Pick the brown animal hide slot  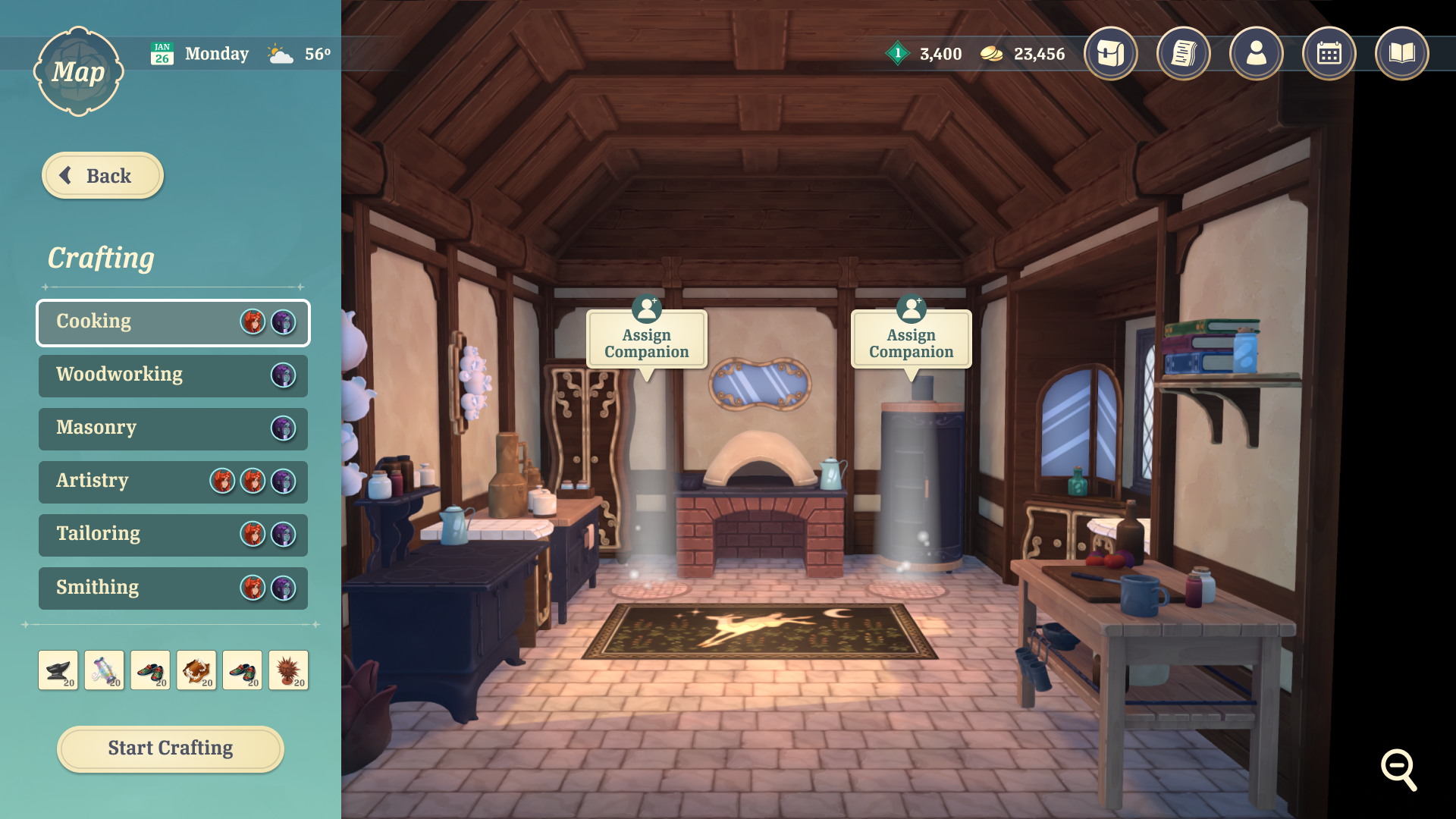[196, 670]
